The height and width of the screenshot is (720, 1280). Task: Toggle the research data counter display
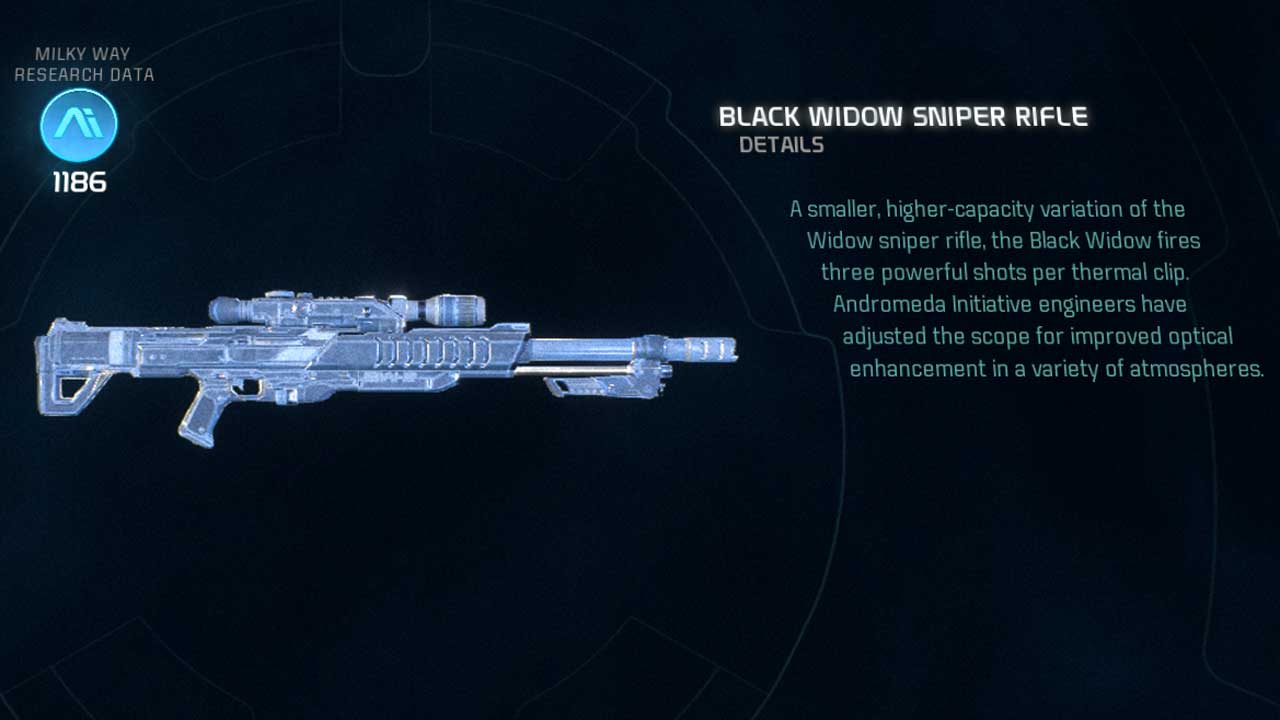click(78, 182)
